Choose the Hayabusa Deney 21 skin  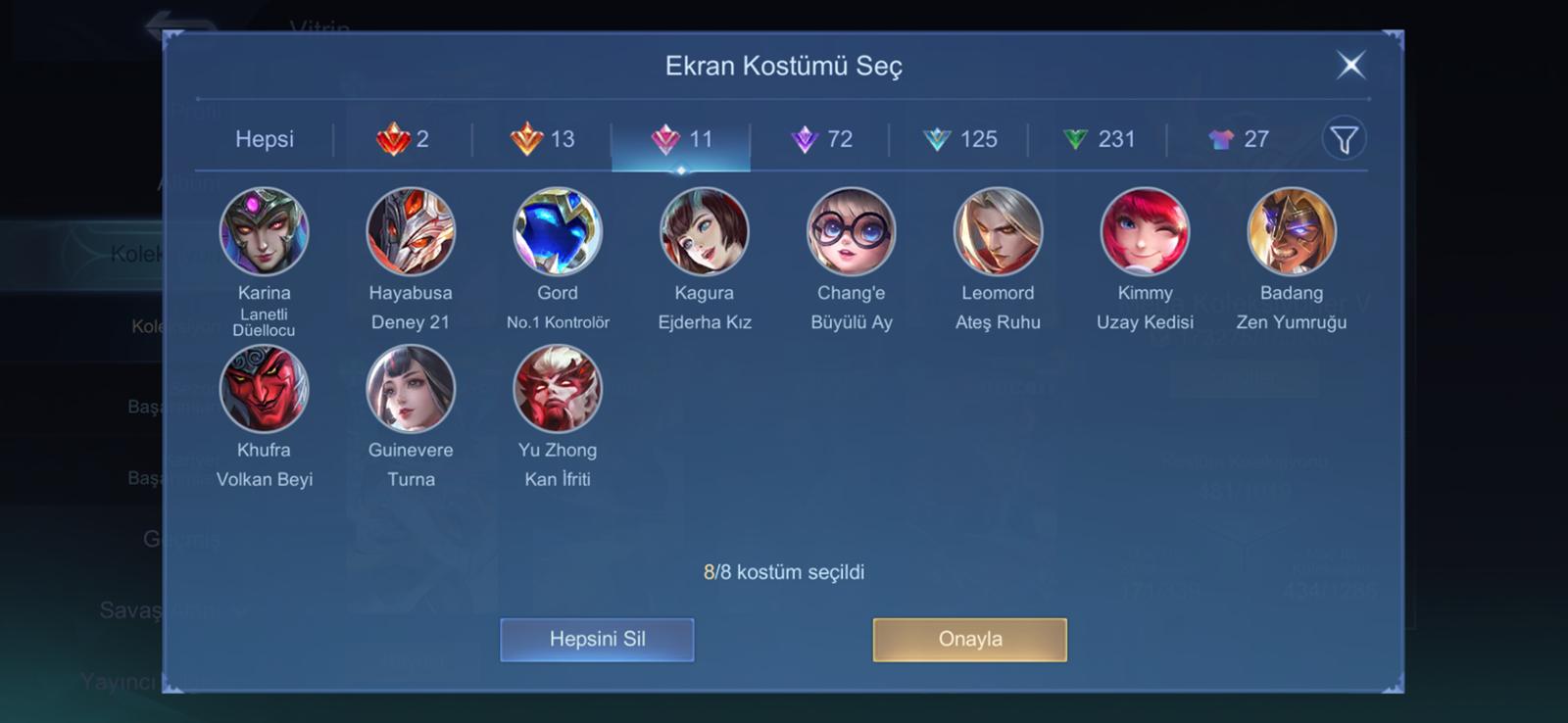(411, 232)
